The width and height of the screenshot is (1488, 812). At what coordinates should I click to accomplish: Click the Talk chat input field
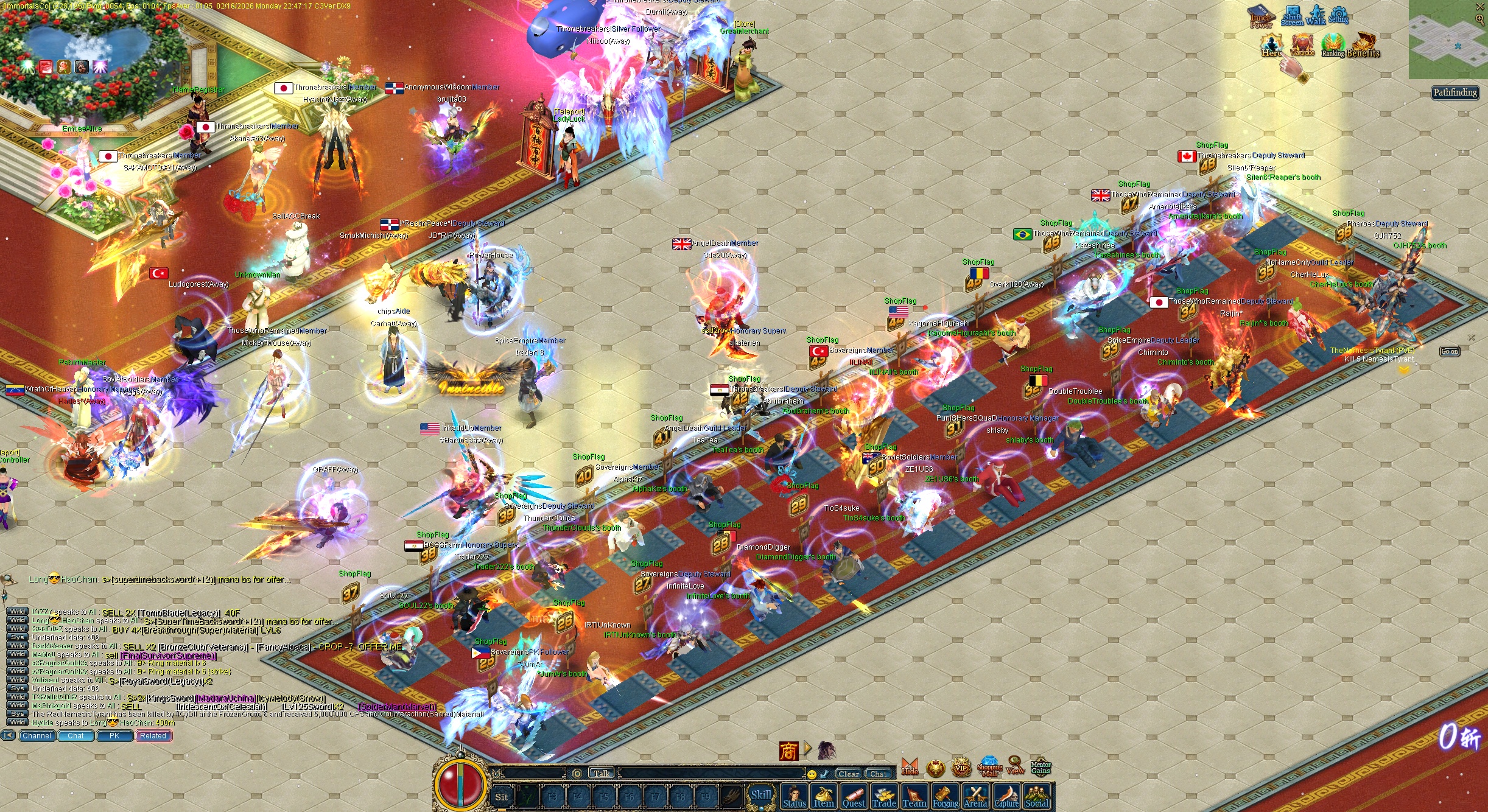pyautogui.click(x=602, y=772)
